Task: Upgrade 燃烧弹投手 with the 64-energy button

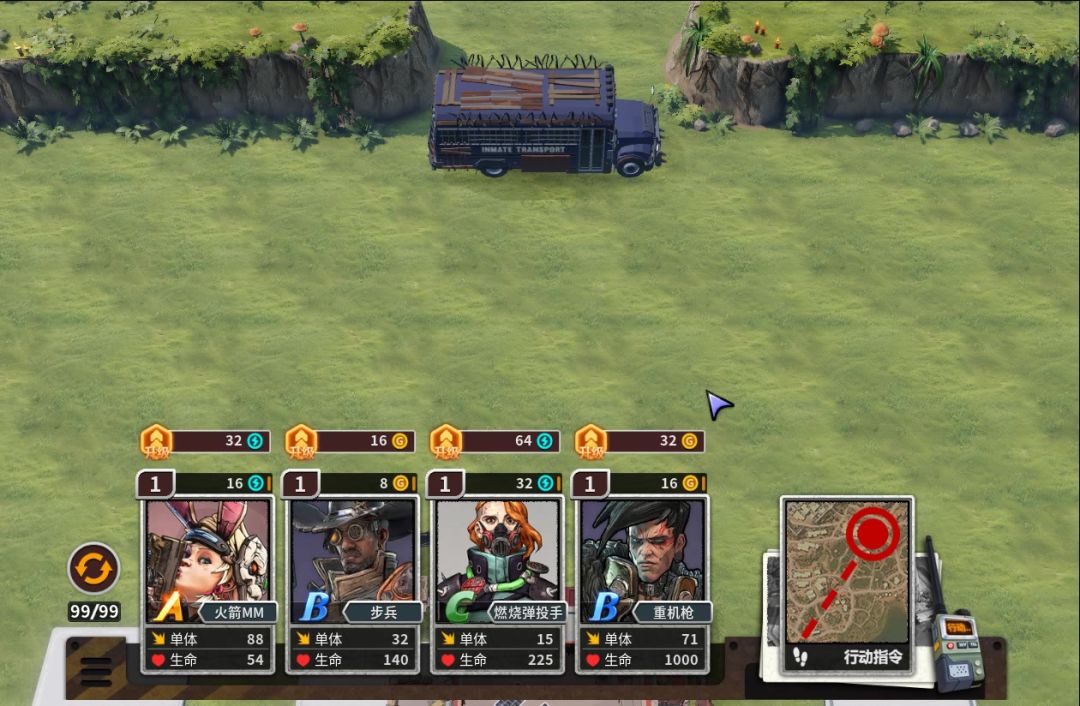Action: click(x=496, y=441)
